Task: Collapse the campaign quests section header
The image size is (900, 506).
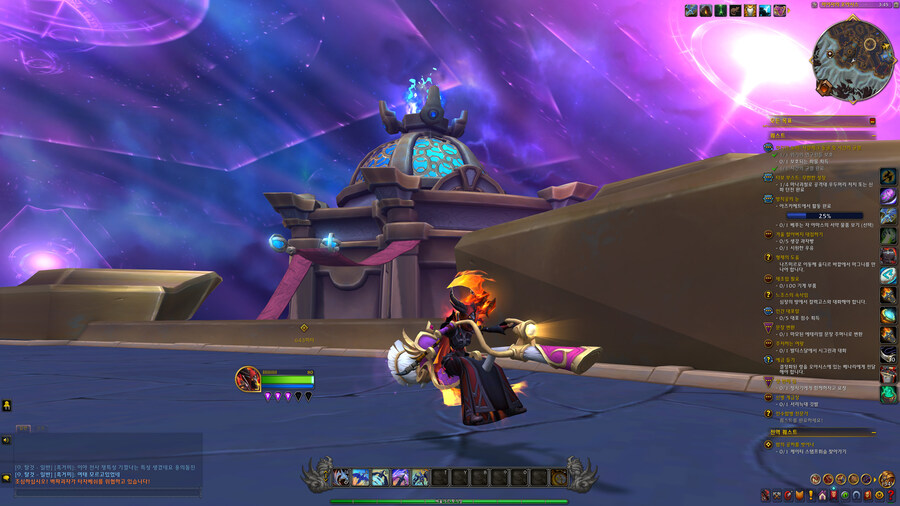Action: click(x=872, y=433)
